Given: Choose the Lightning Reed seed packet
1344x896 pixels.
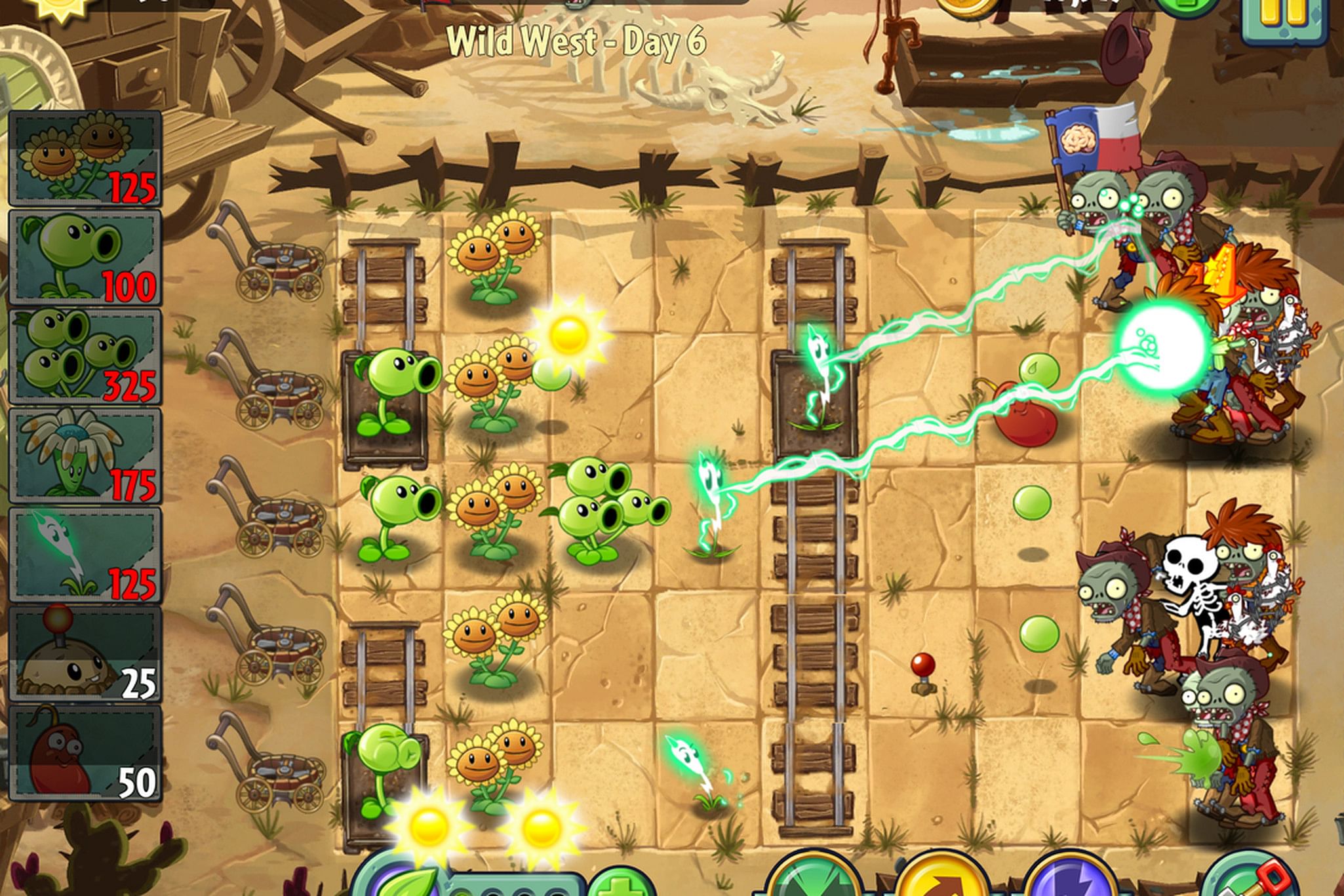Looking at the screenshot, I should pos(85,555).
